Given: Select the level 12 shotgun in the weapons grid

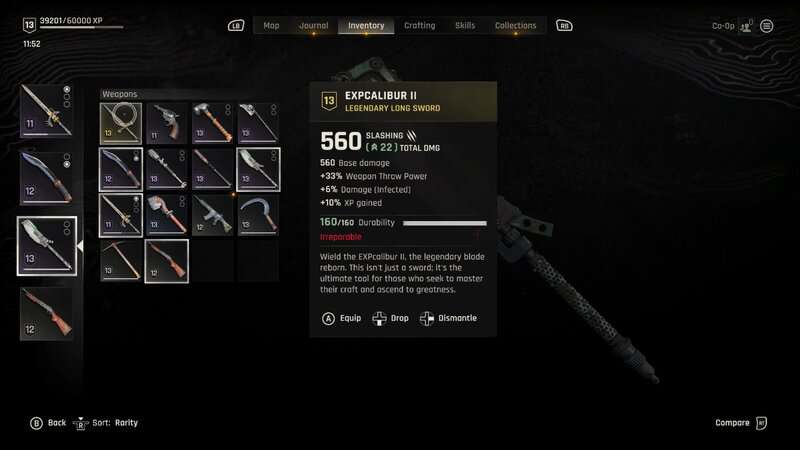Looking at the screenshot, I should (166, 261).
